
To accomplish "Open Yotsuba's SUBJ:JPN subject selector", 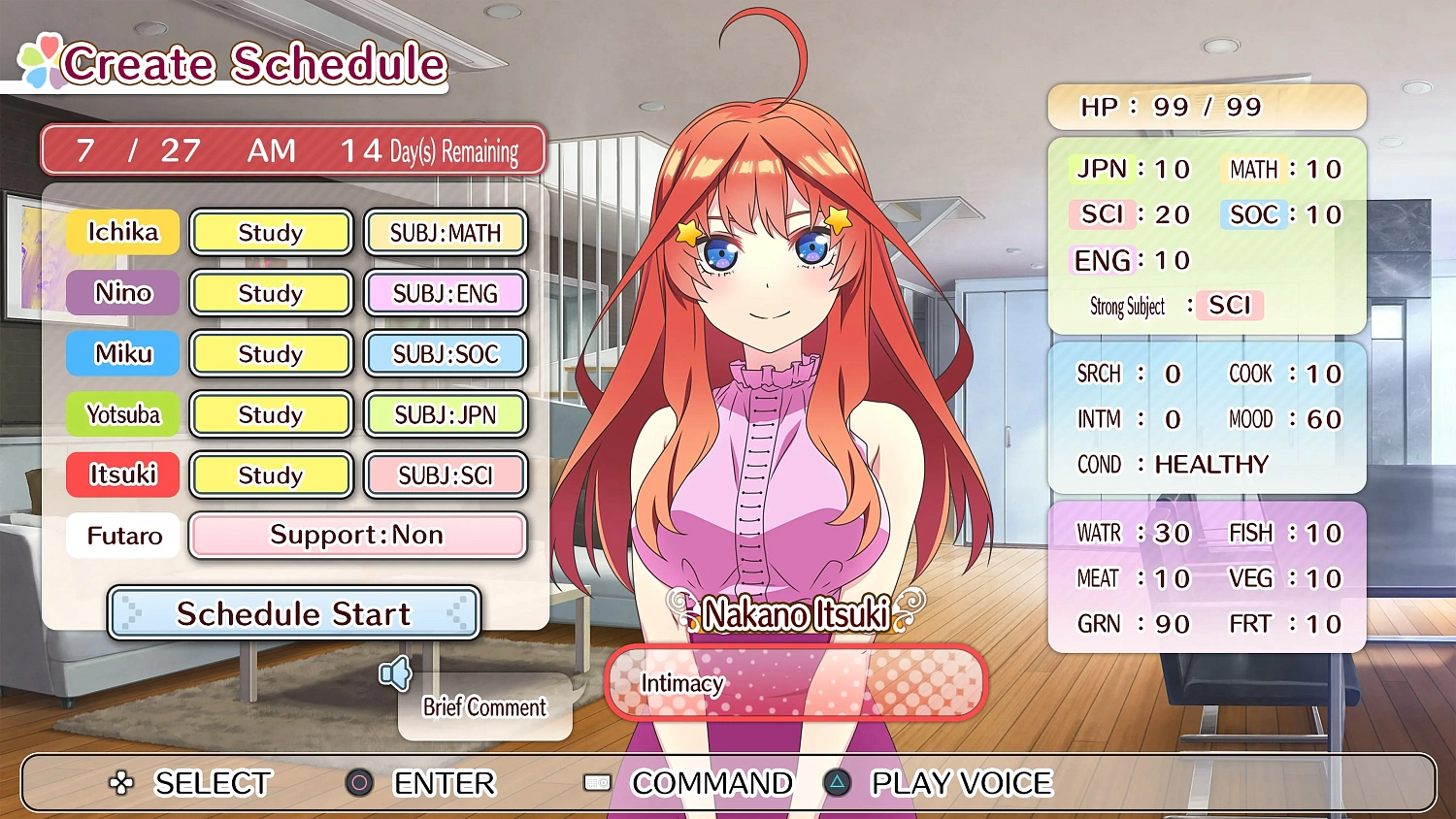I will tap(446, 414).
